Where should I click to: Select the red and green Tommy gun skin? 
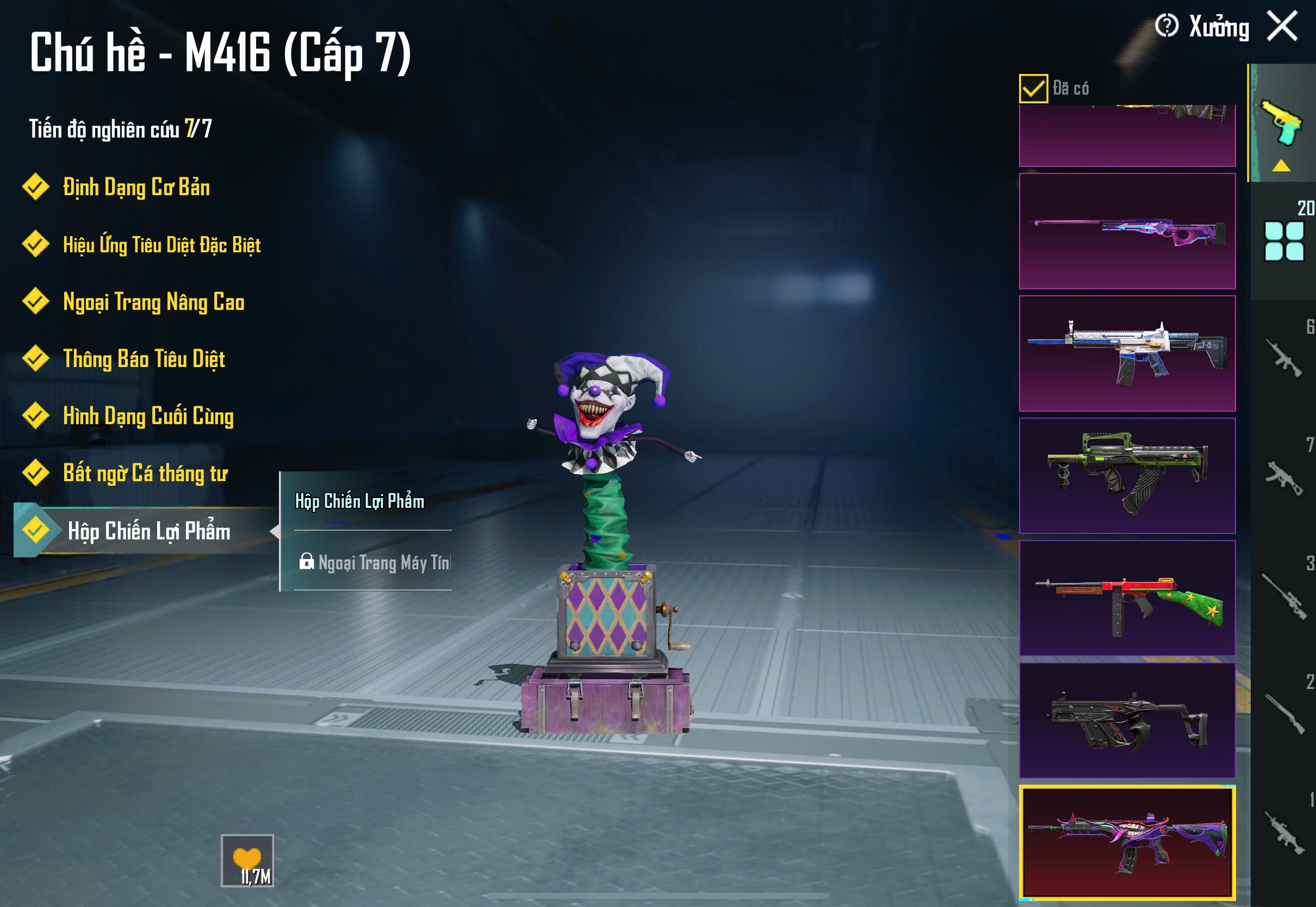point(1127,598)
